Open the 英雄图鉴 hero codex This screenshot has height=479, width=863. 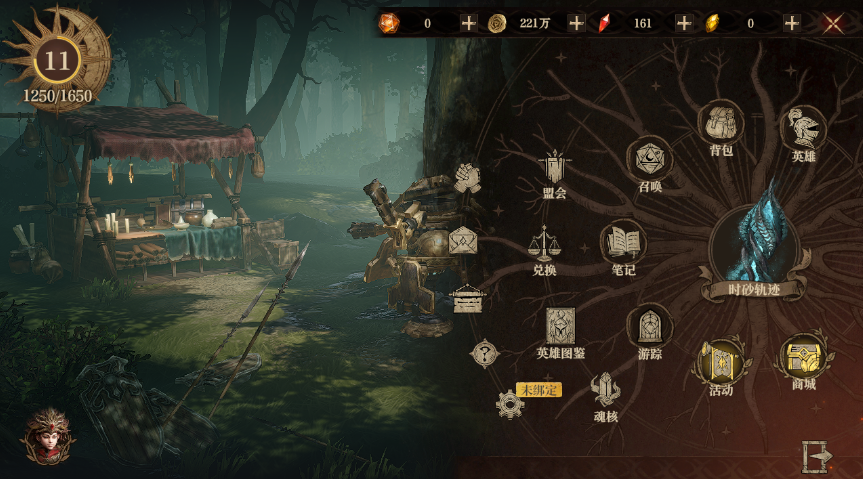pyautogui.click(x=560, y=327)
